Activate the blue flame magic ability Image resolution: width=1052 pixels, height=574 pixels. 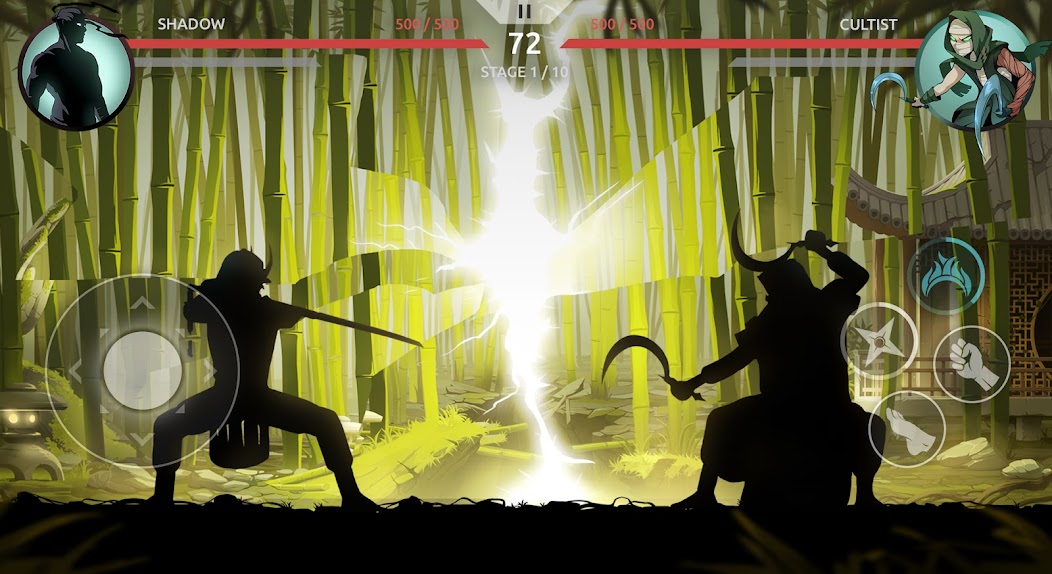click(x=945, y=275)
